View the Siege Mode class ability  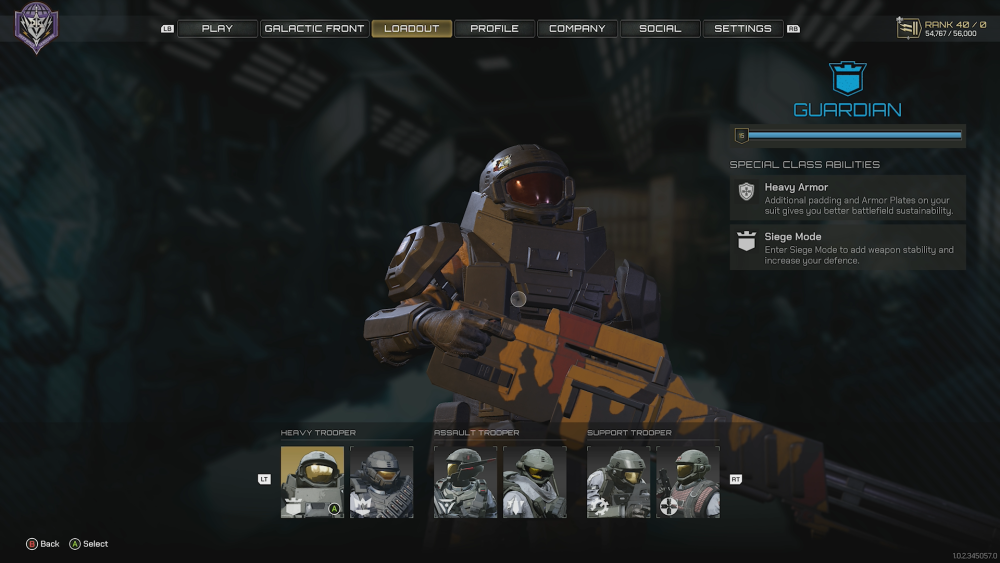coord(847,247)
